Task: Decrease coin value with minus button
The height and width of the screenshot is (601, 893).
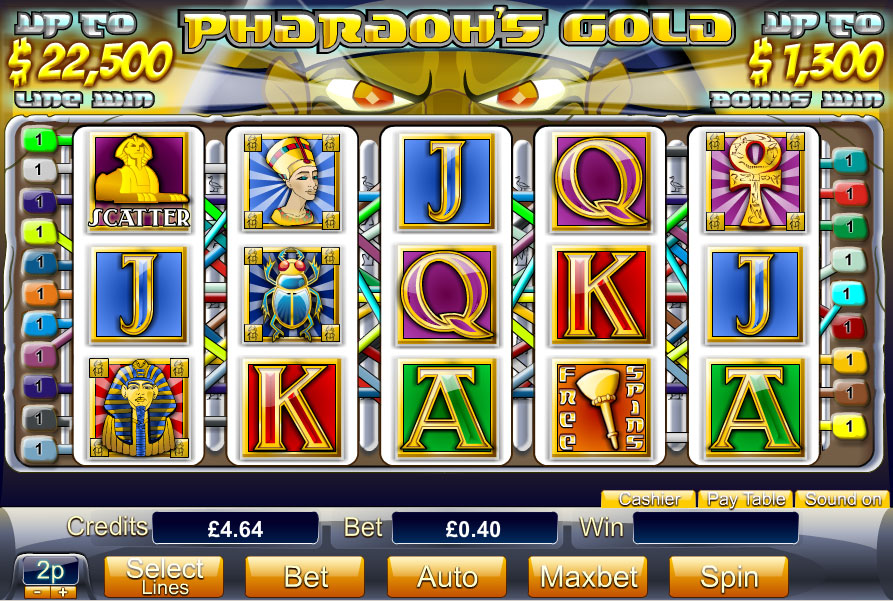Action: [x=35, y=591]
